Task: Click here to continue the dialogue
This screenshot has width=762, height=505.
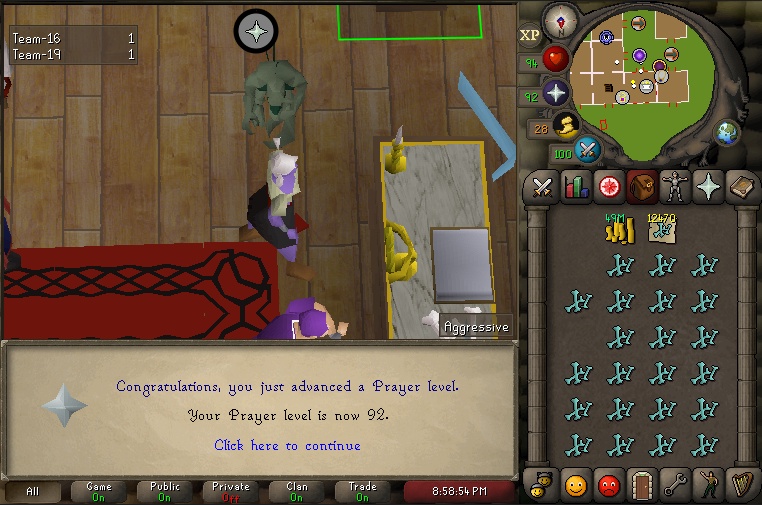Action: coord(287,445)
